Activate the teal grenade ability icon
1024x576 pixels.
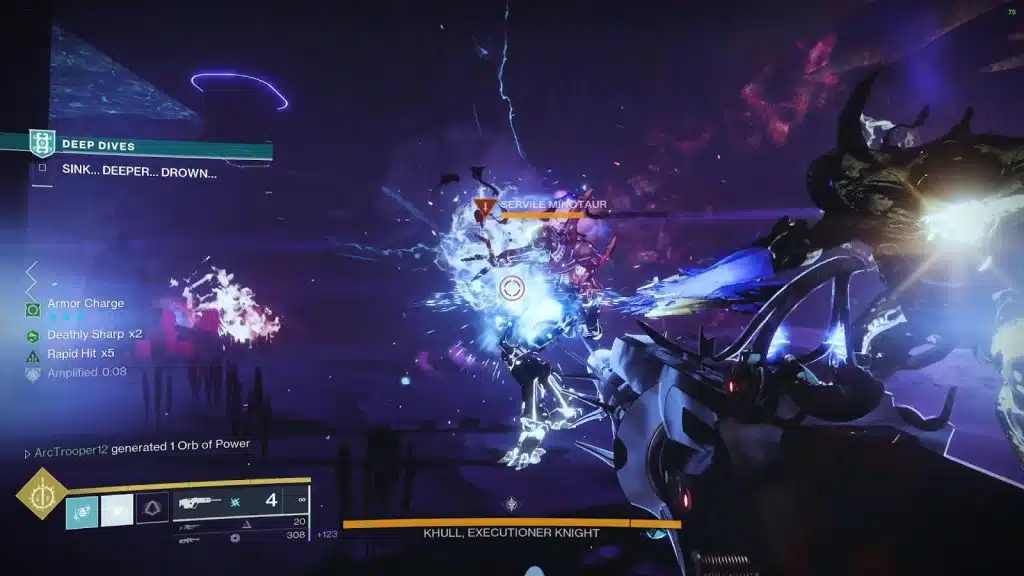tap(82, 511)
